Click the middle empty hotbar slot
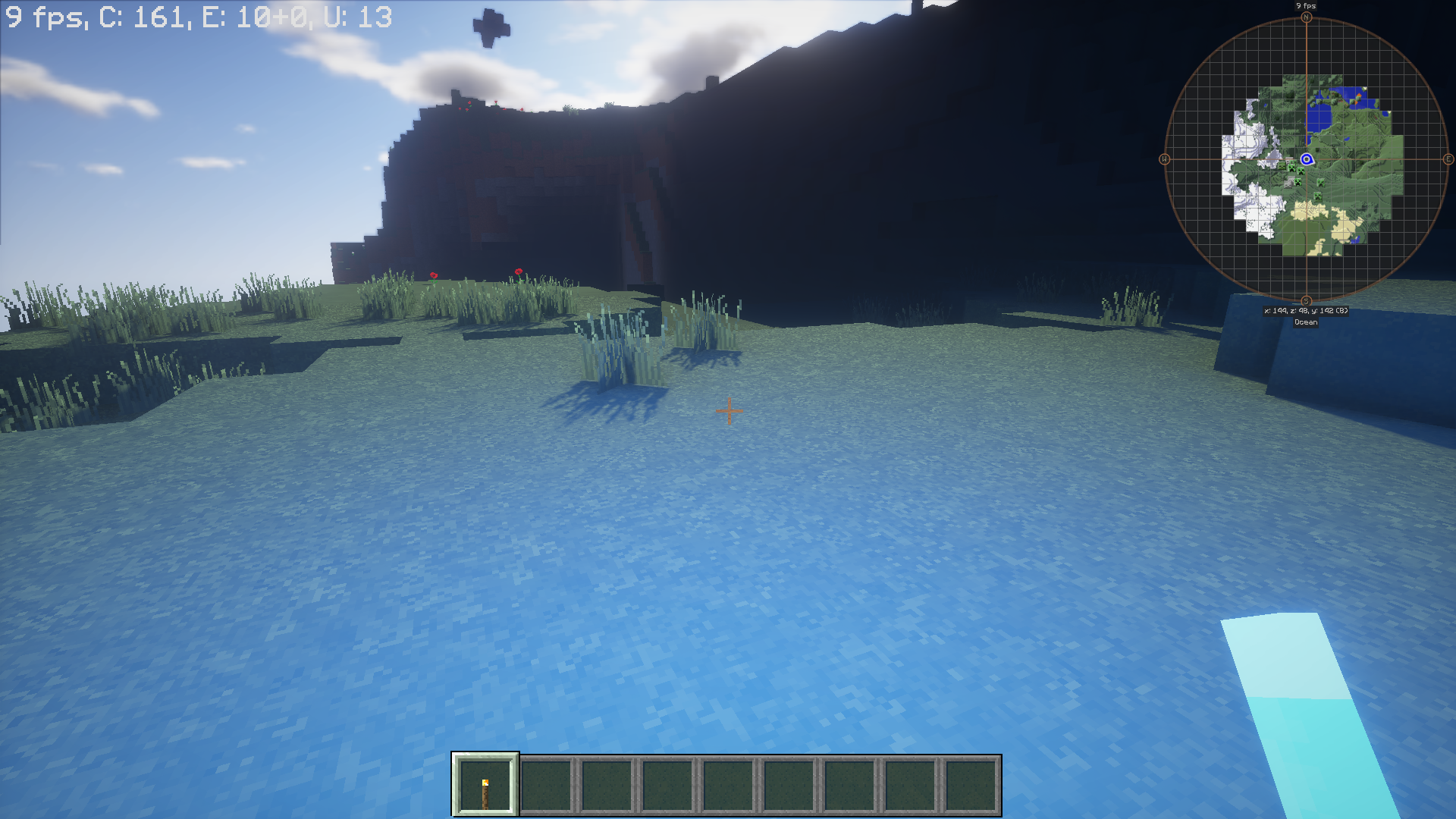 (x=729, y=785)
